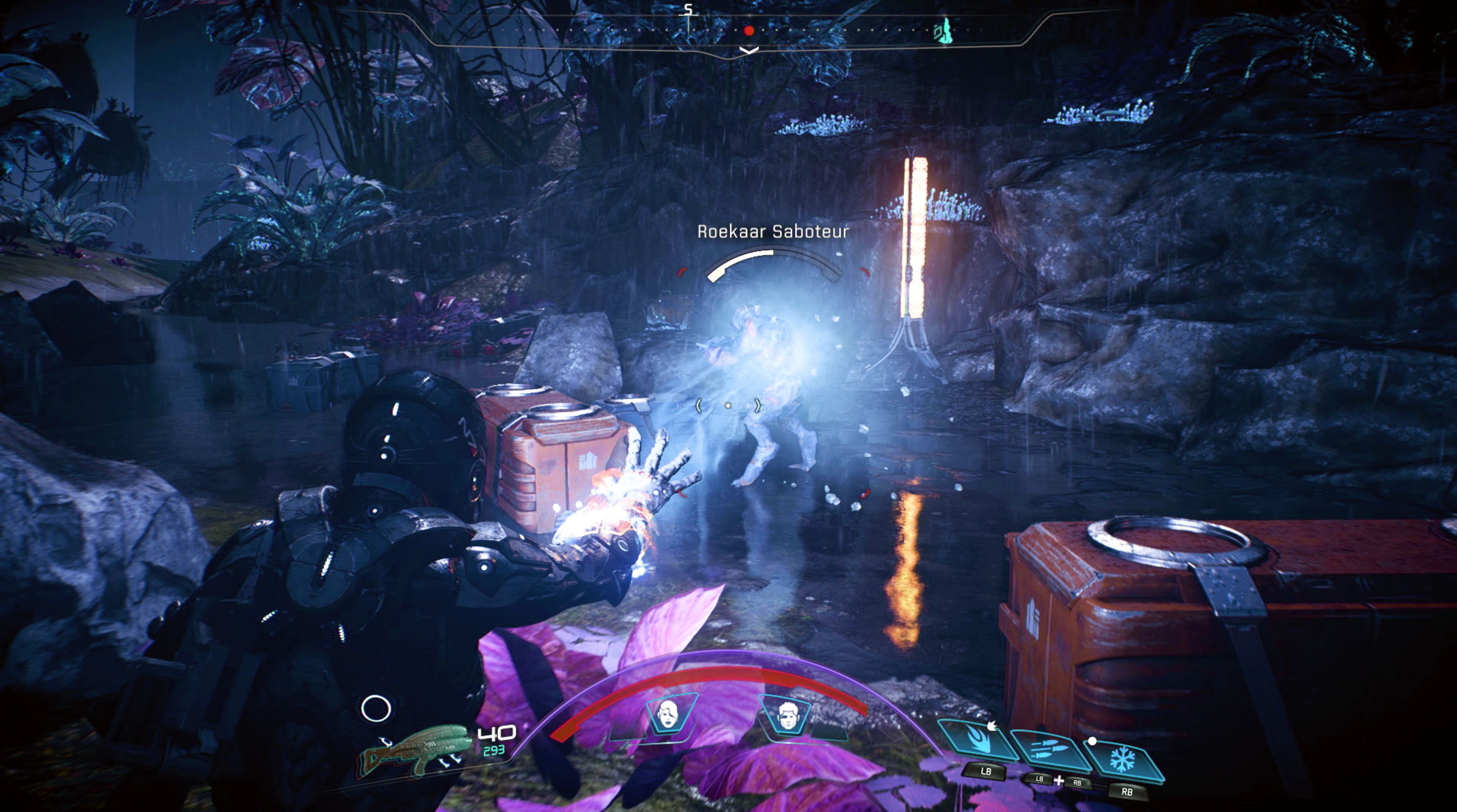Click the South heading mark on compass
Viewport: 1457px width, 812px height.
pos(688,10)
